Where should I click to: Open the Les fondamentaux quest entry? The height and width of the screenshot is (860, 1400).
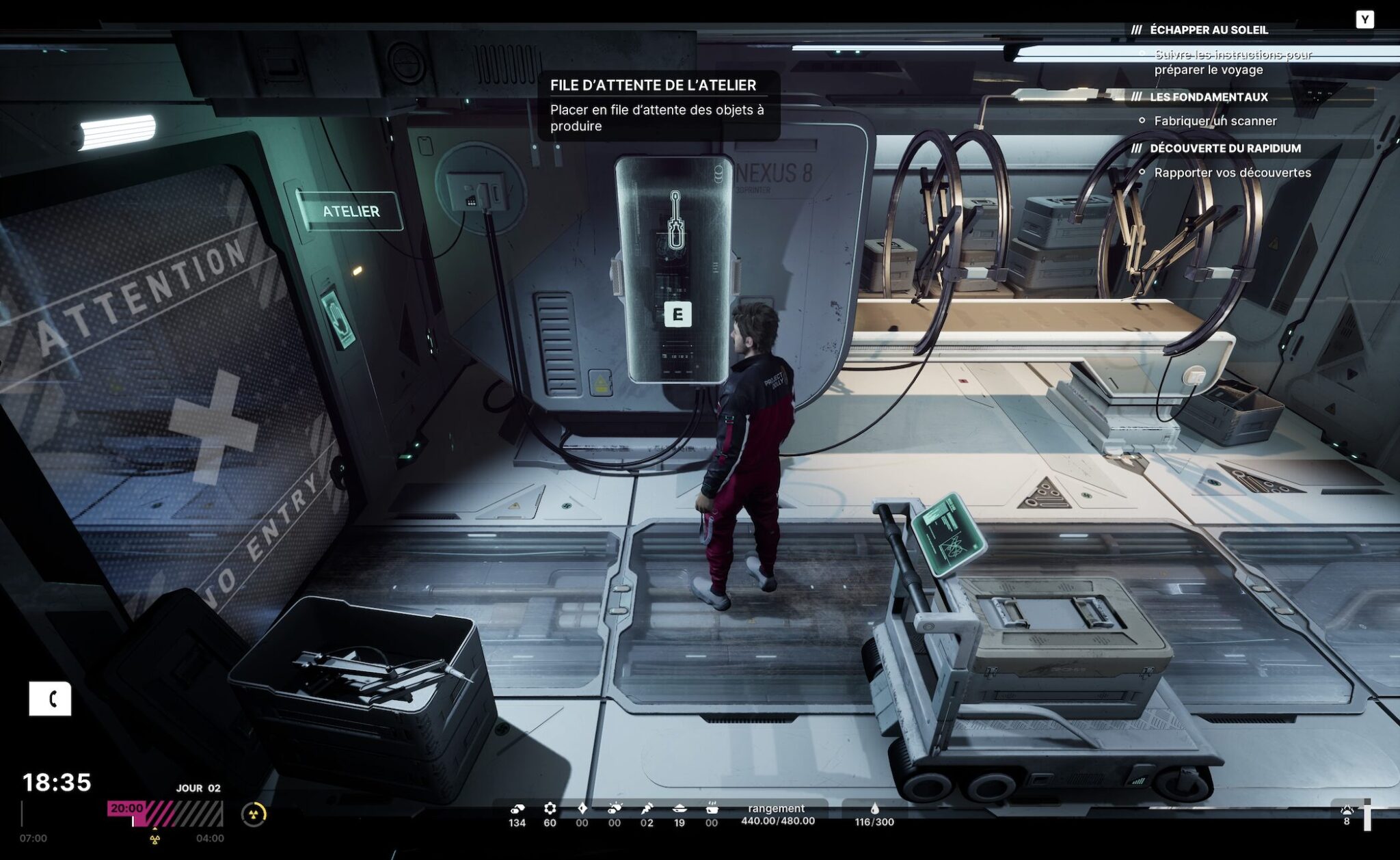coord(1209,97)
